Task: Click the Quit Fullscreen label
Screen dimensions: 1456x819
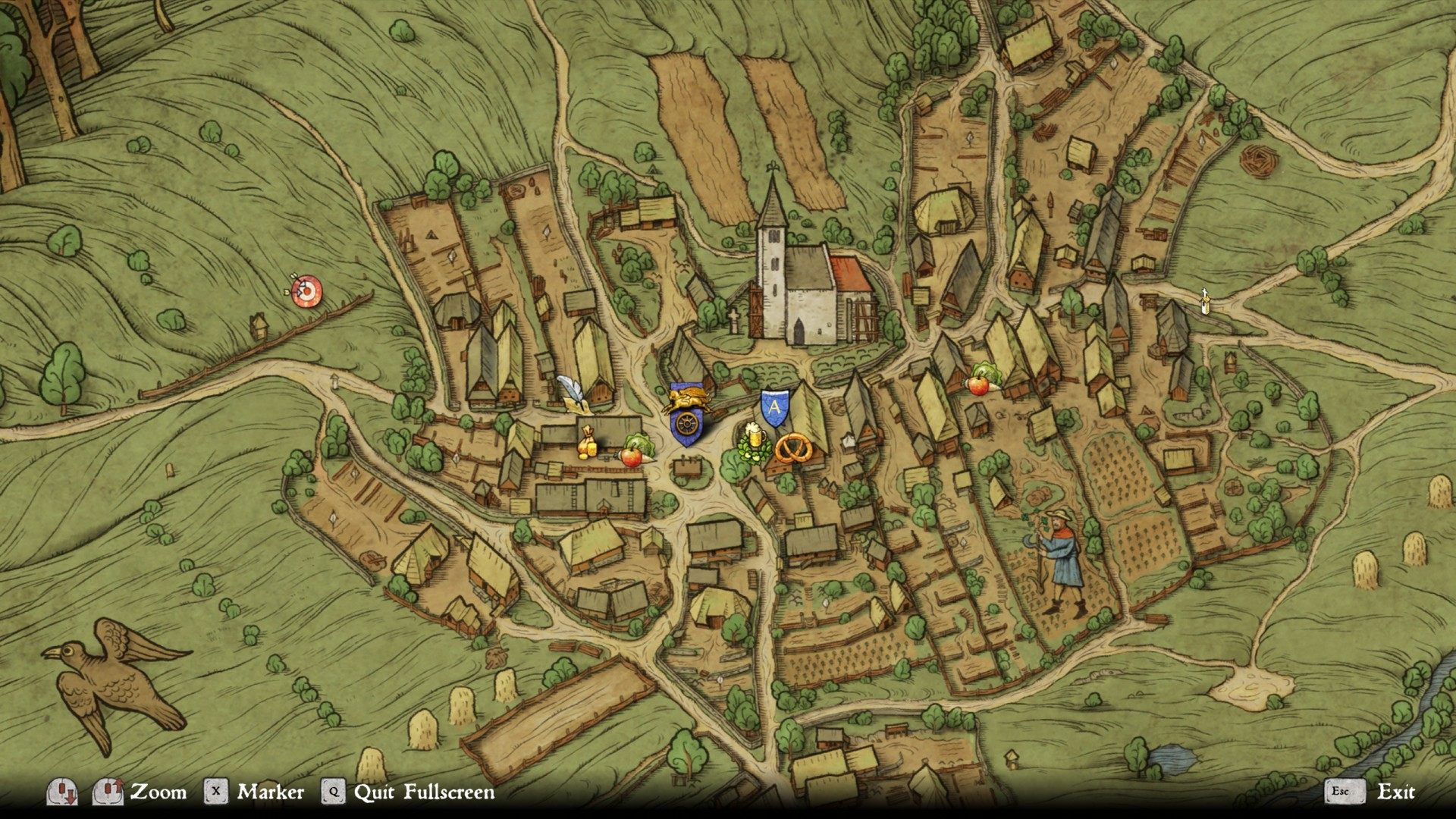Action: (x=424, y=792)
